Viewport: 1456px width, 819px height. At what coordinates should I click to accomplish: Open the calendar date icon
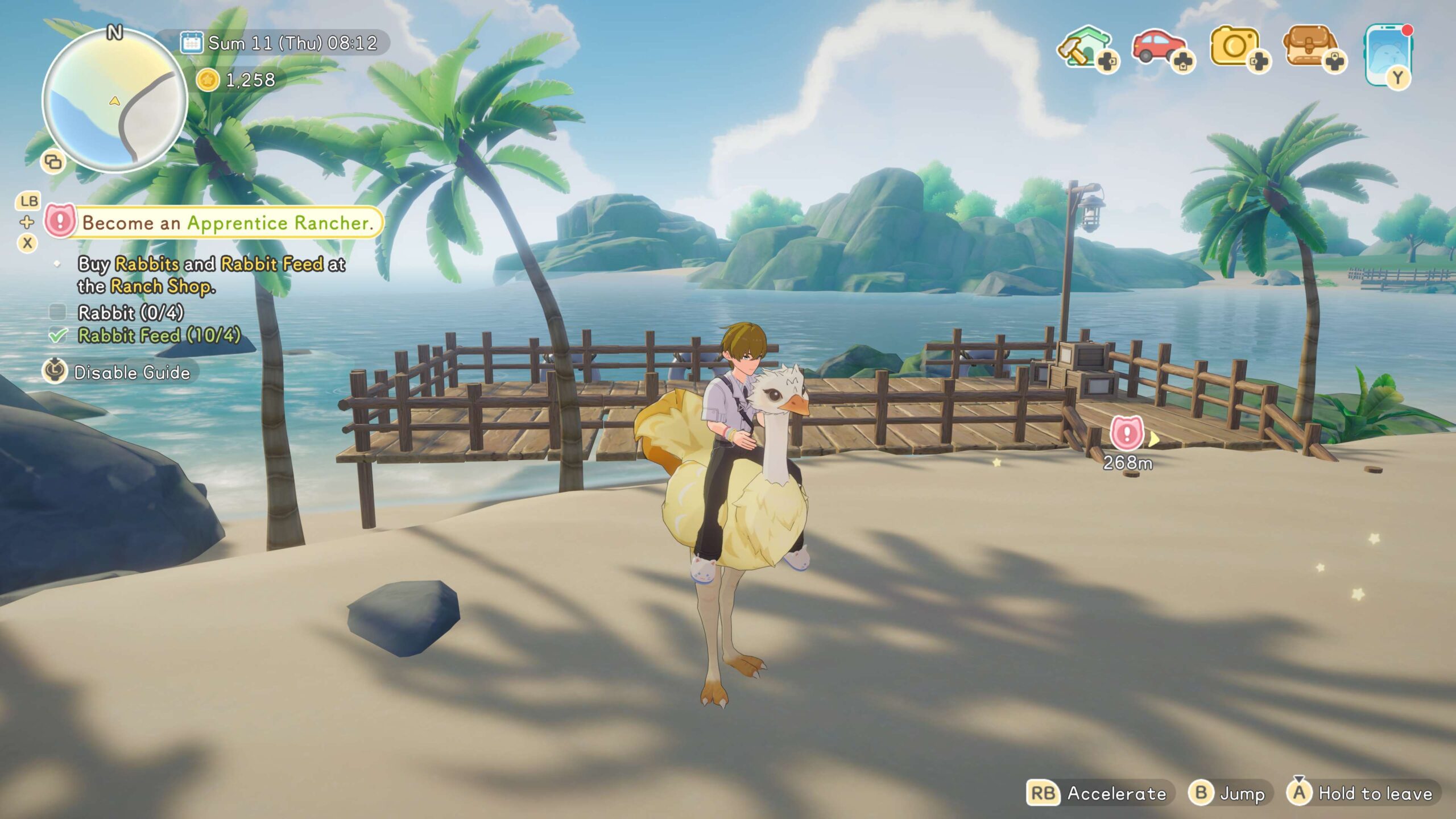point(191,43)
